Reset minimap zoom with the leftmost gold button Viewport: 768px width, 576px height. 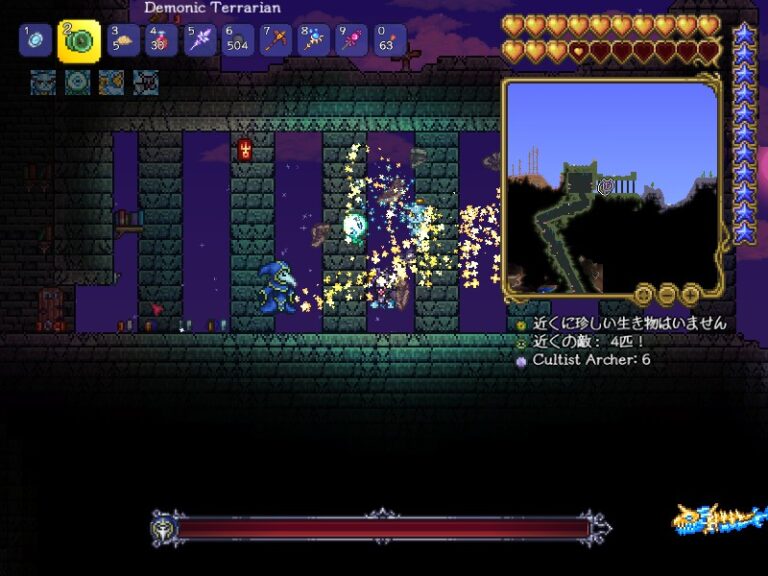(643, 294)
